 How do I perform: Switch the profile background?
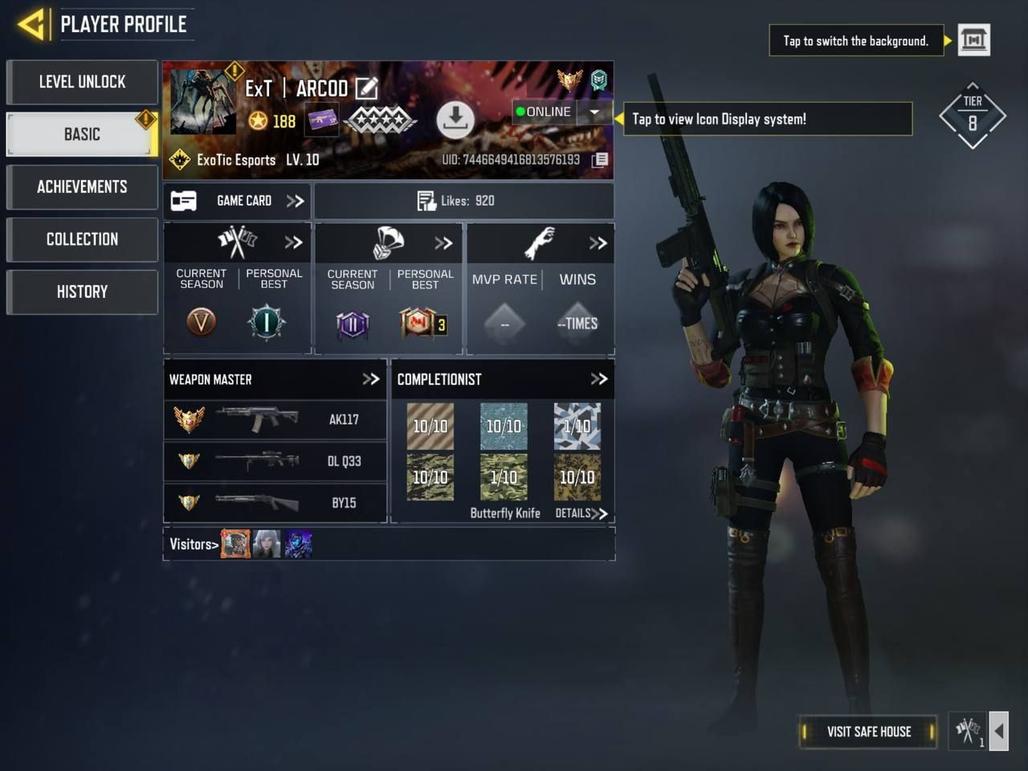[974, 40]
